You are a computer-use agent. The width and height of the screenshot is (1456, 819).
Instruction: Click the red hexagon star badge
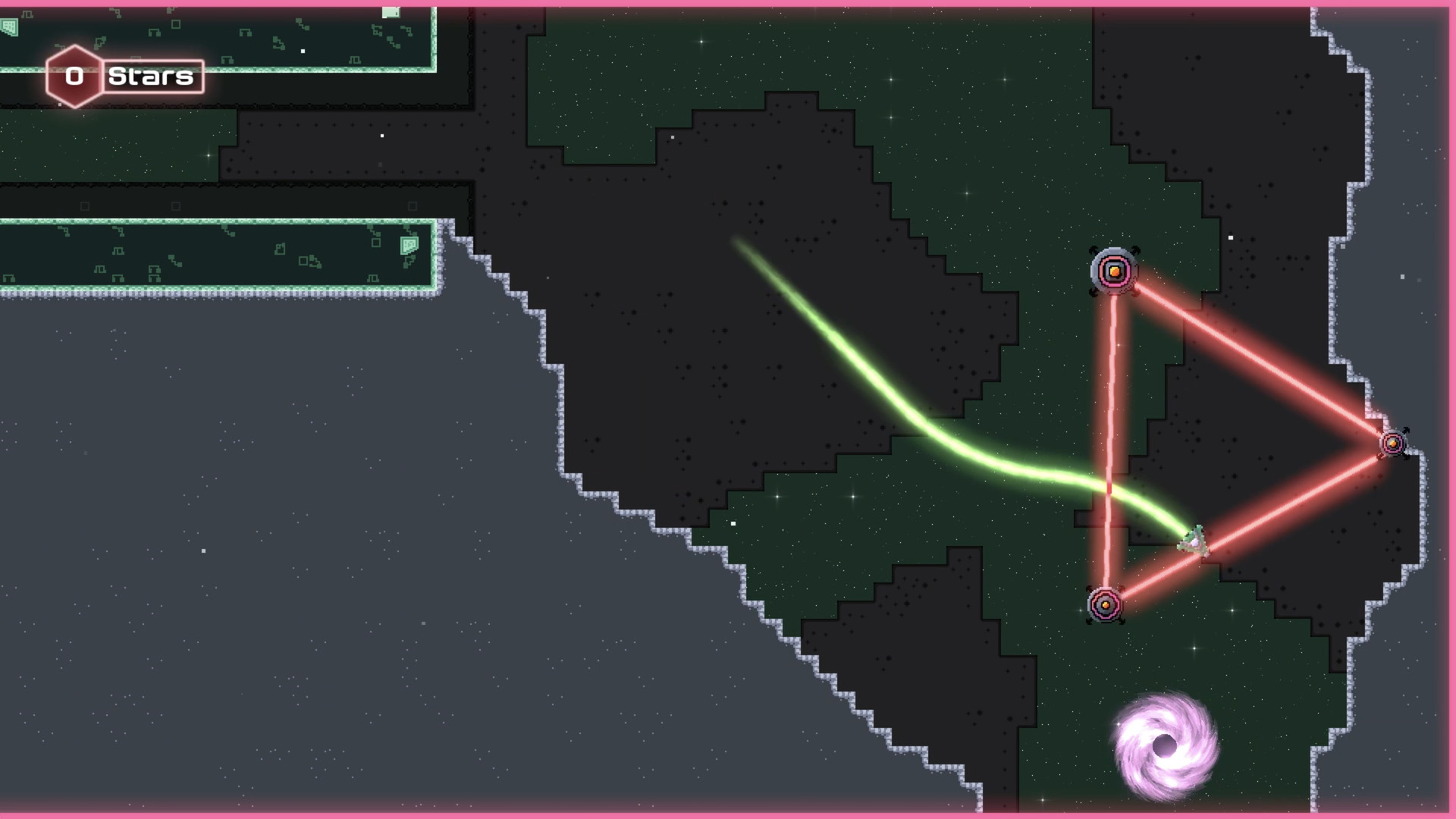(75, 75)
